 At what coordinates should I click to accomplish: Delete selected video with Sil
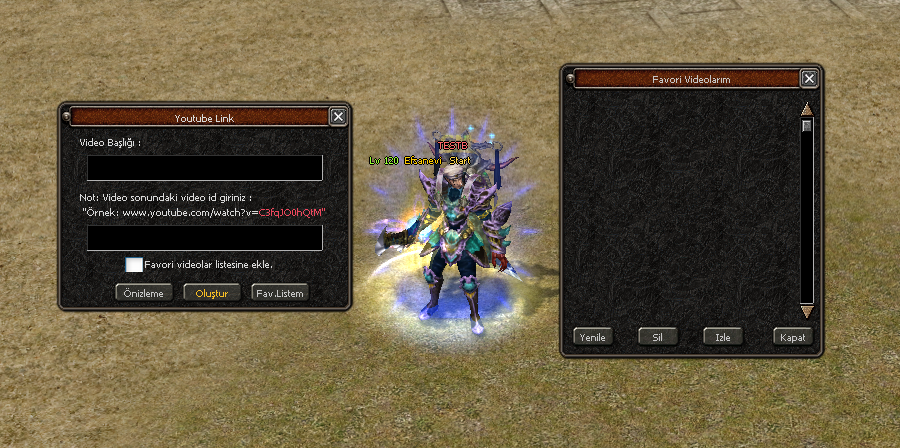click(658, 337)
